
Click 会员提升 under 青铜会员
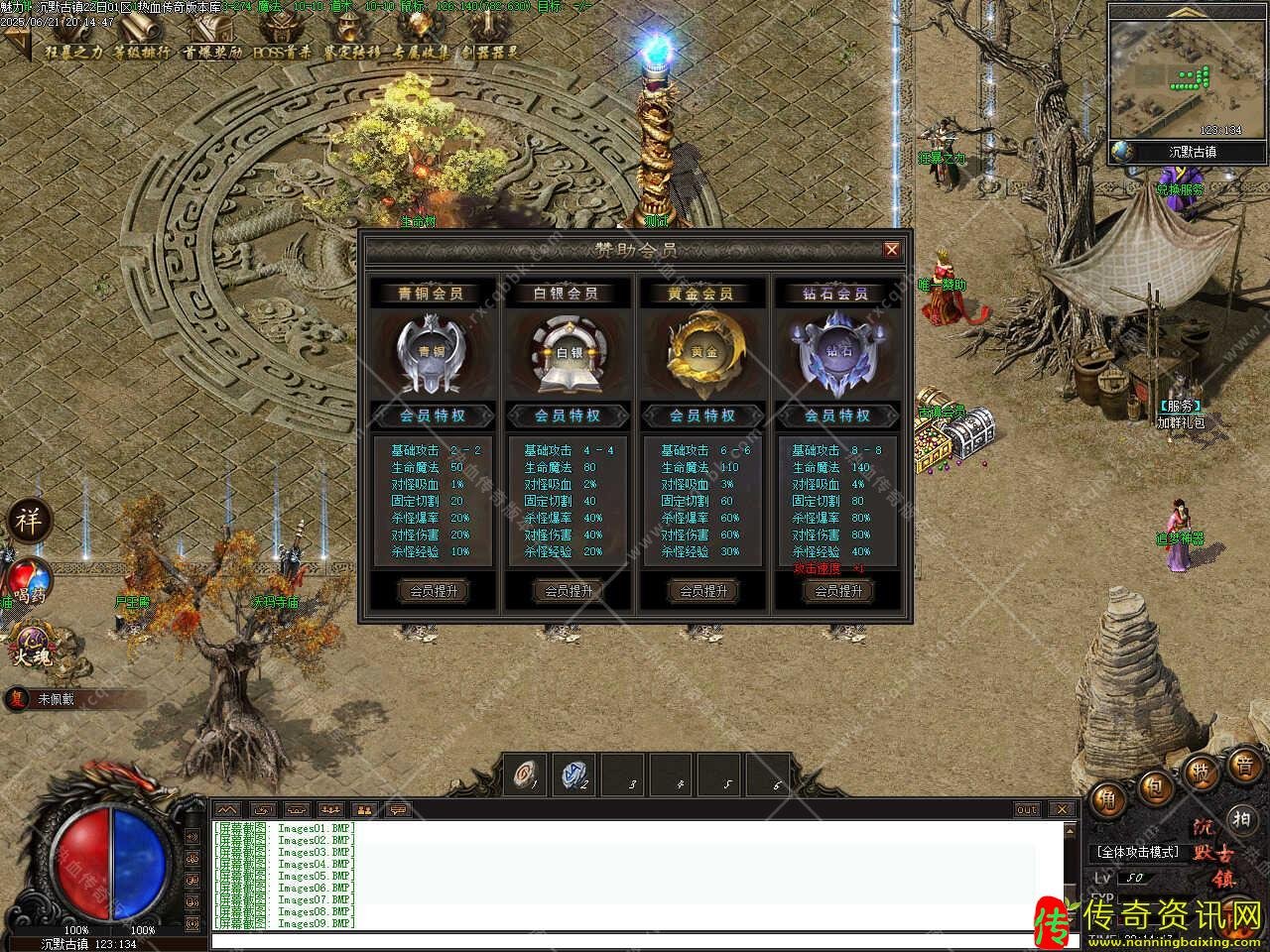point(434,591)
